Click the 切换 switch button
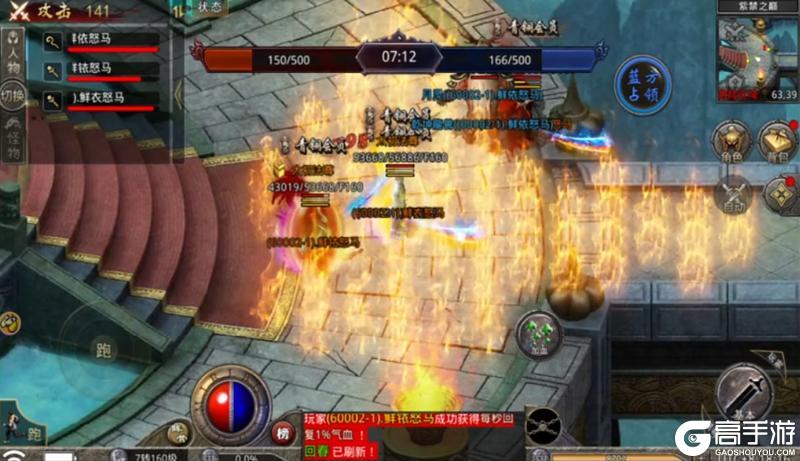 [12, 96]
